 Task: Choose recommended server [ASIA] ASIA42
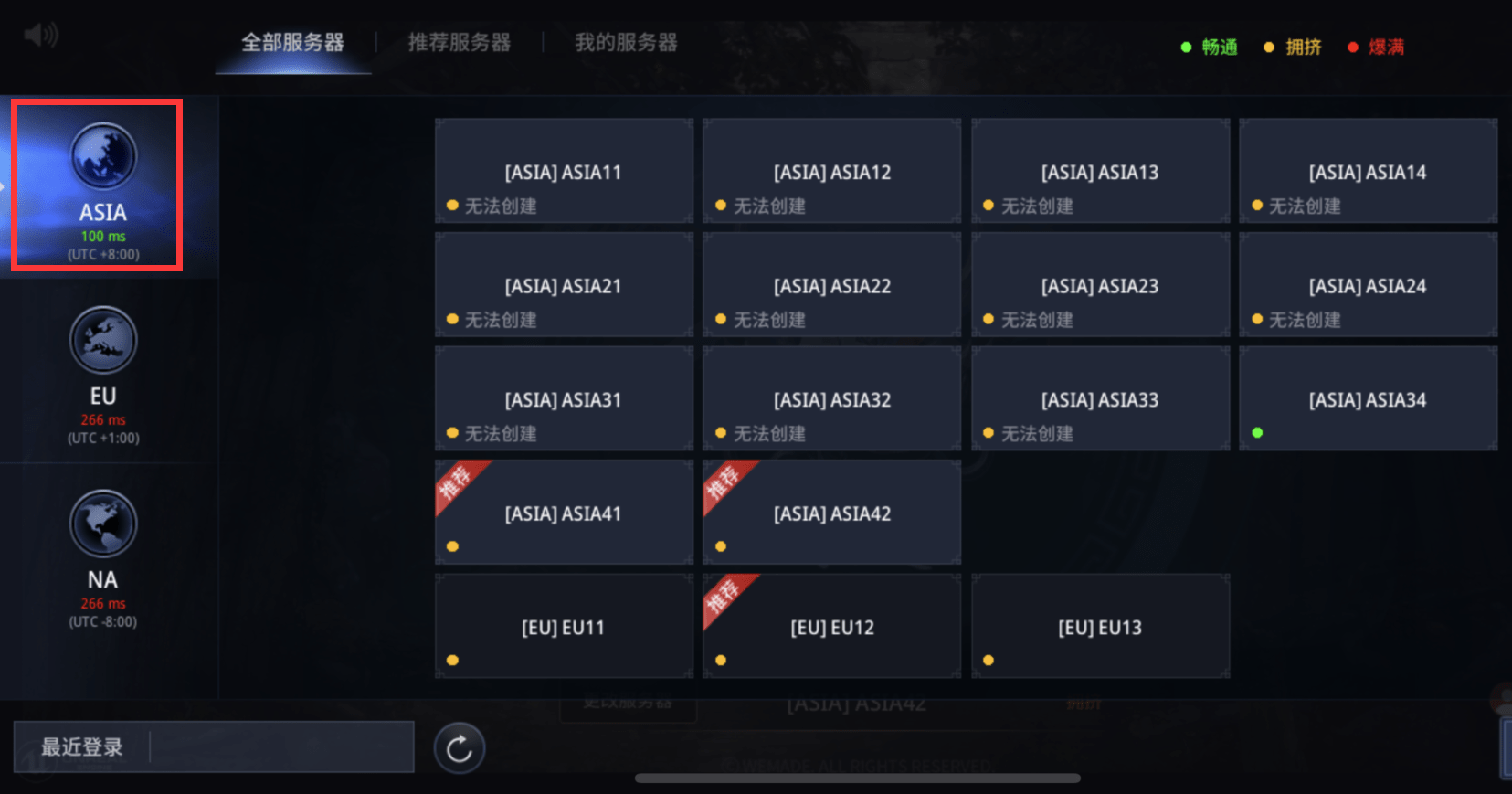pos(831,513)
